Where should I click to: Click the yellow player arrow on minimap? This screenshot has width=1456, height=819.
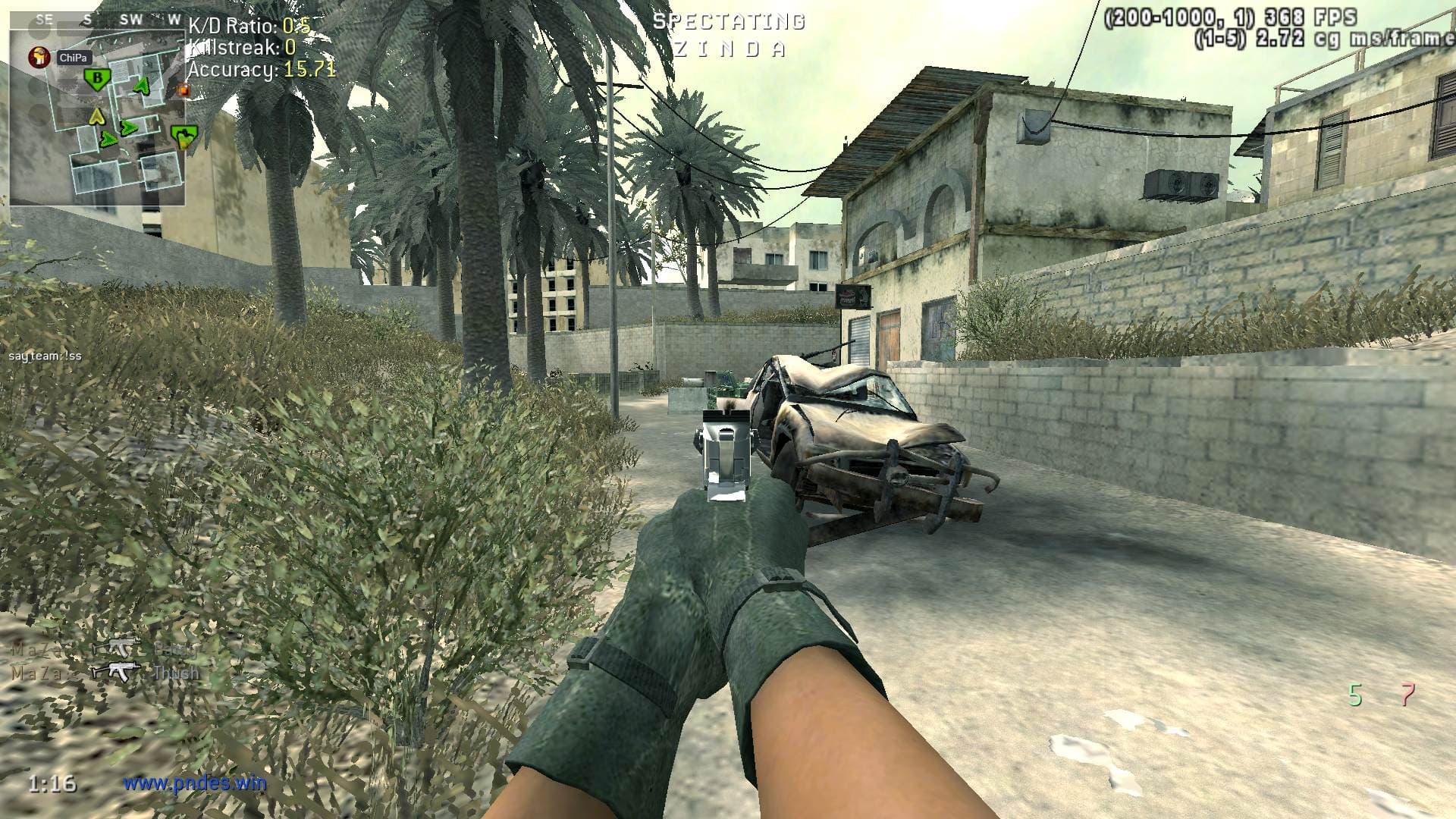(x=96, y=116)
